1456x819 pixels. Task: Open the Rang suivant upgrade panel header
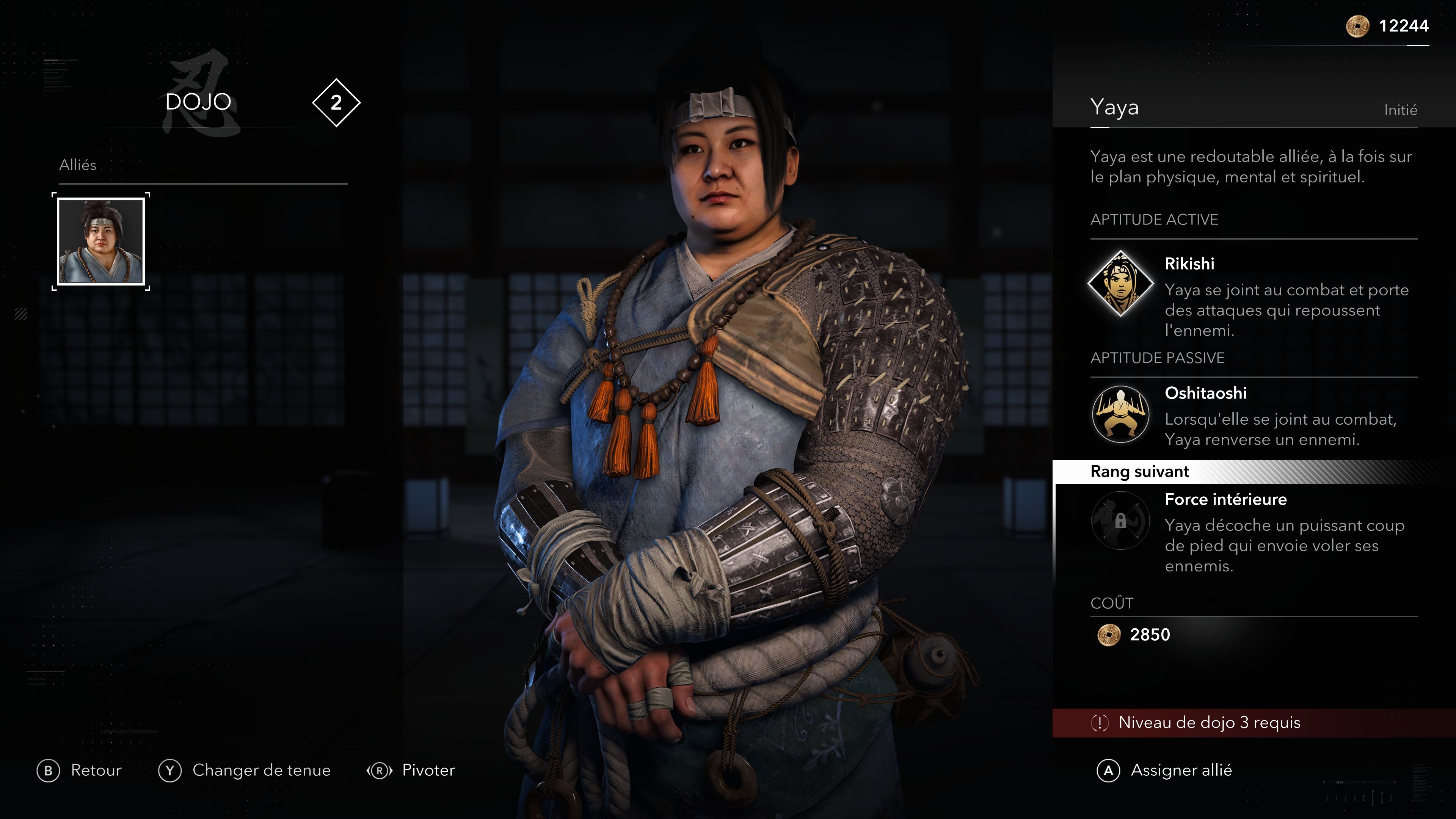pos(1139,472)
